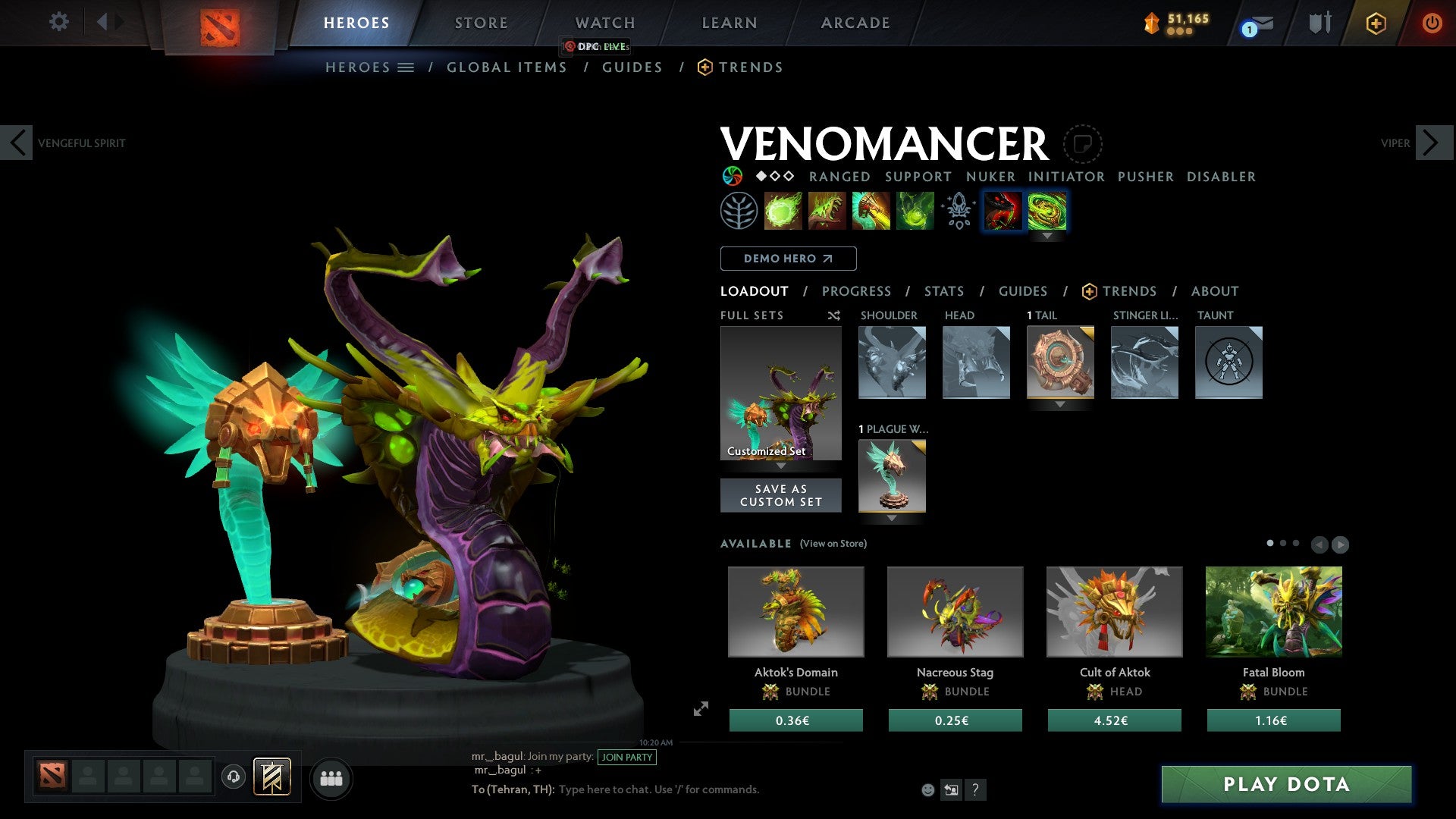
Task: Select the Nacreous Stag bundle thumbnail
Action: coord(955,611)
